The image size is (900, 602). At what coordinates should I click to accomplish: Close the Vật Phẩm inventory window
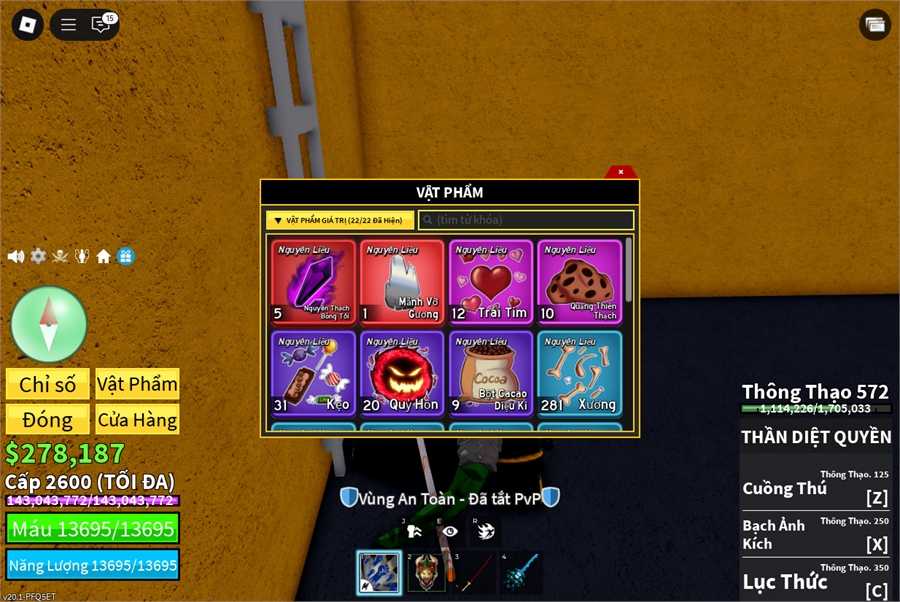[x=621, y=172]
